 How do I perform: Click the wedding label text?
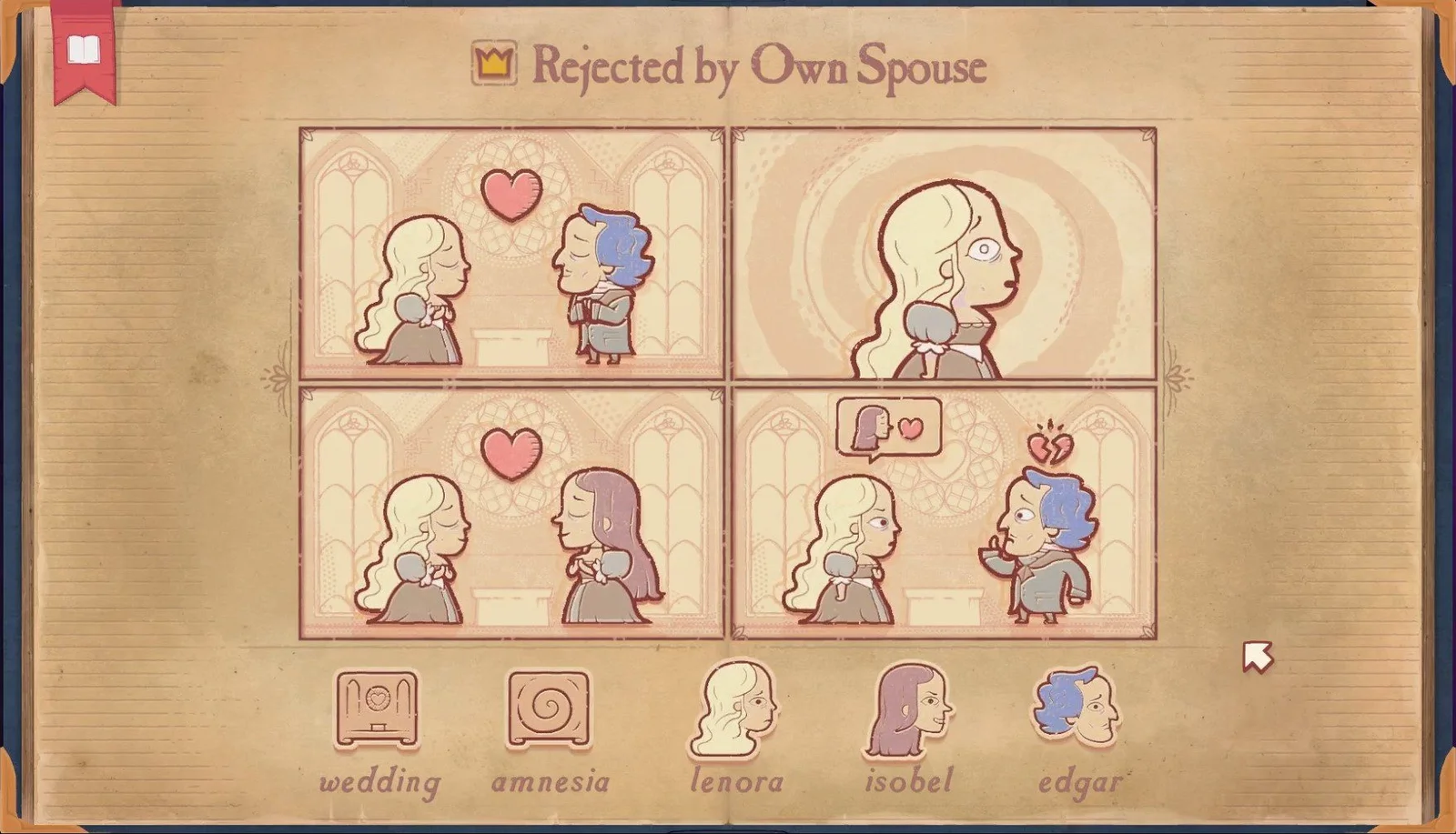[379, 780]
